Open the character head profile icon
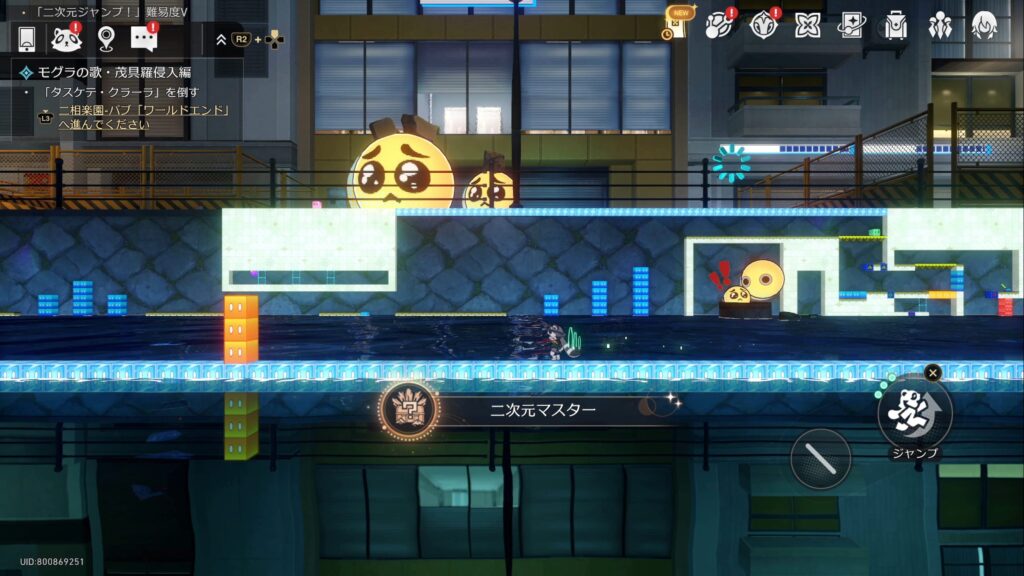Viewport: 1024px width, 576px height. pyautogui.click(x=984, y=25)
